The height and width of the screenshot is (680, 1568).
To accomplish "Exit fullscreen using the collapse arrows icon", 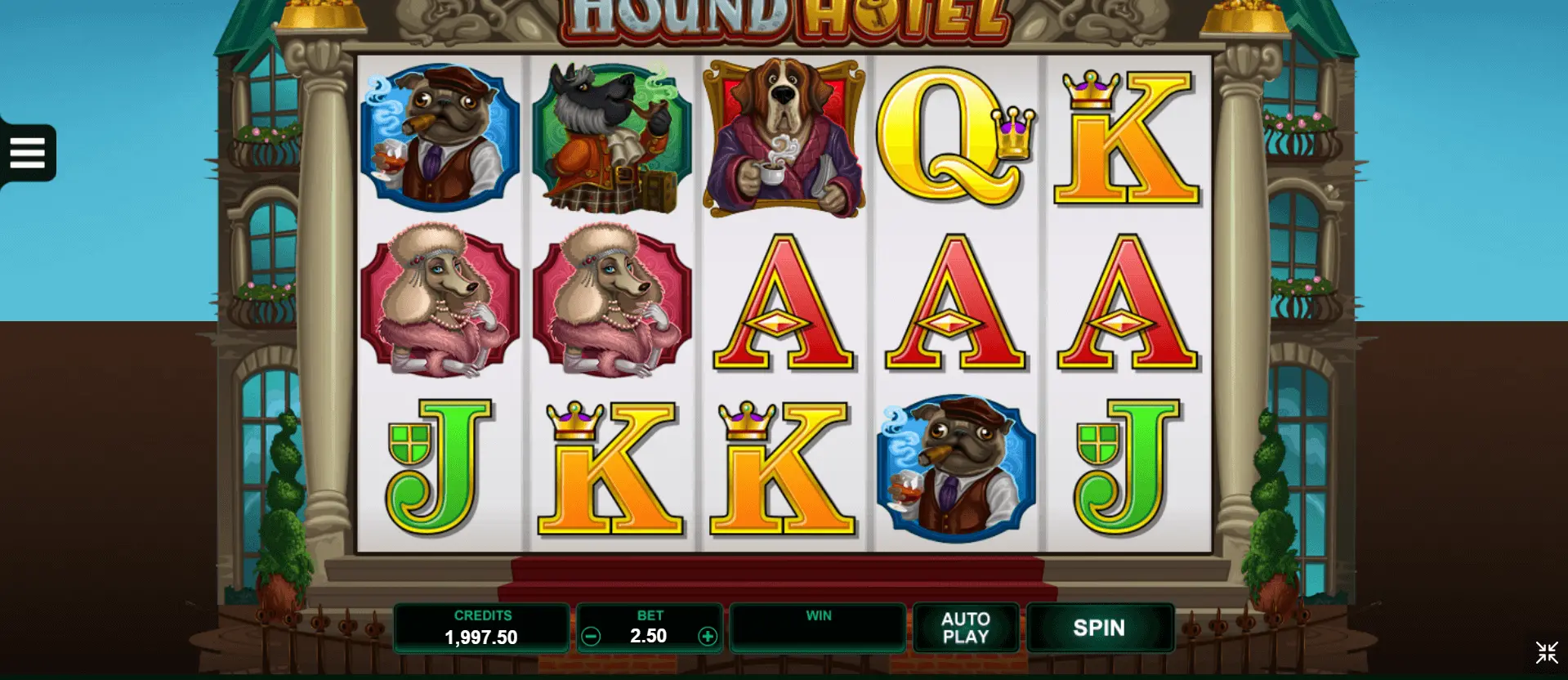I will (x=1546, y=653).
